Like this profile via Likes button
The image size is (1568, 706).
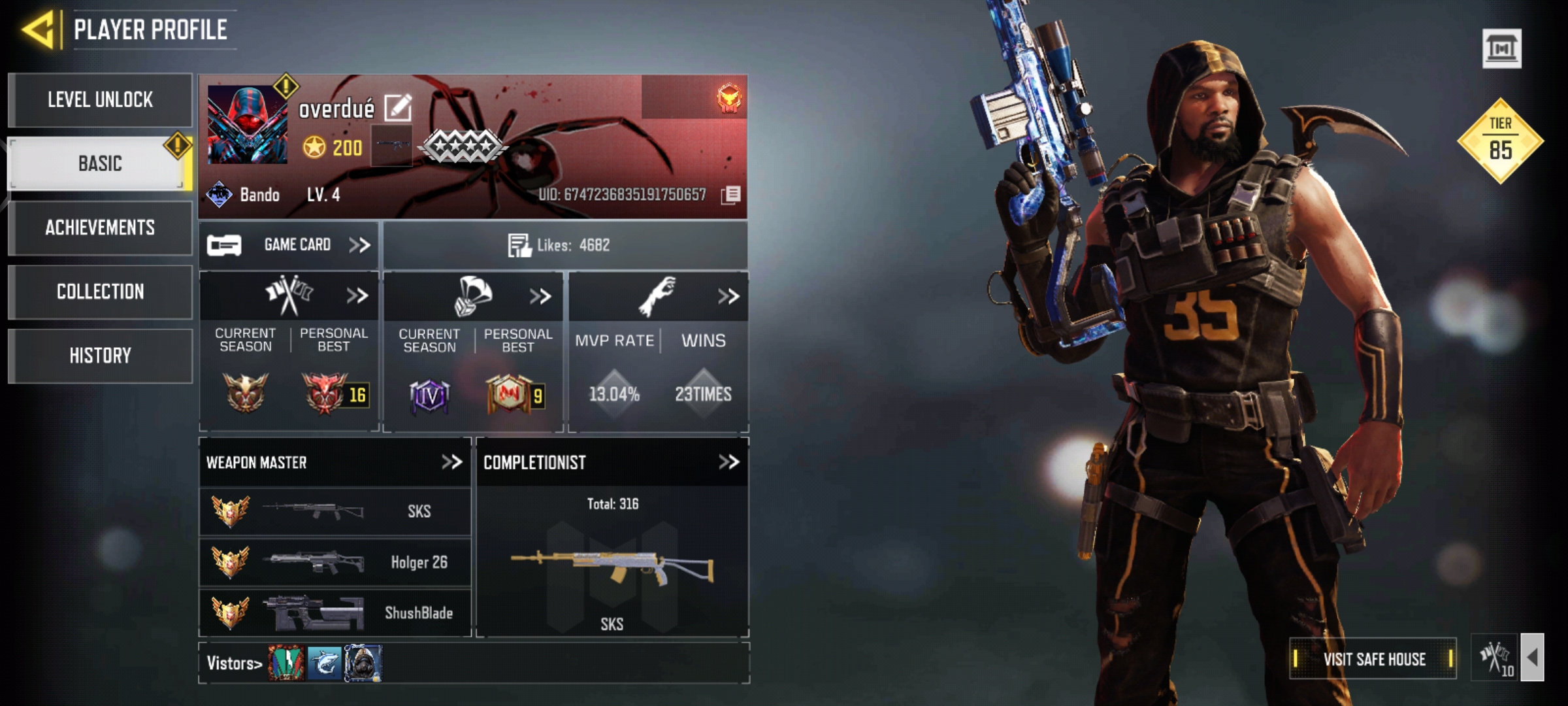[520, 246]
